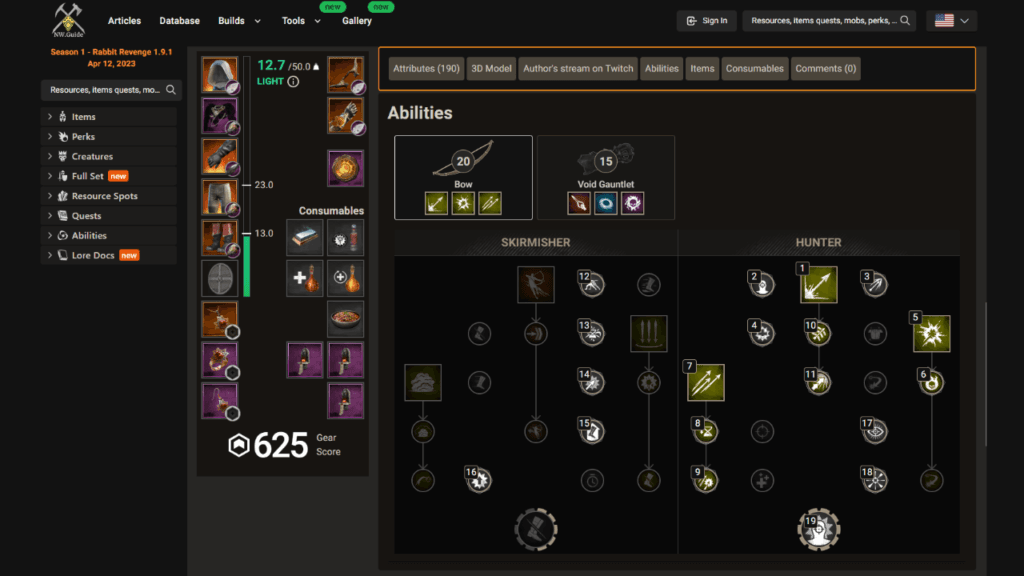Switch to the Void Gauntlet tree
The width and height of the screenshot is (1024, 576).
[x=605, y=177]
